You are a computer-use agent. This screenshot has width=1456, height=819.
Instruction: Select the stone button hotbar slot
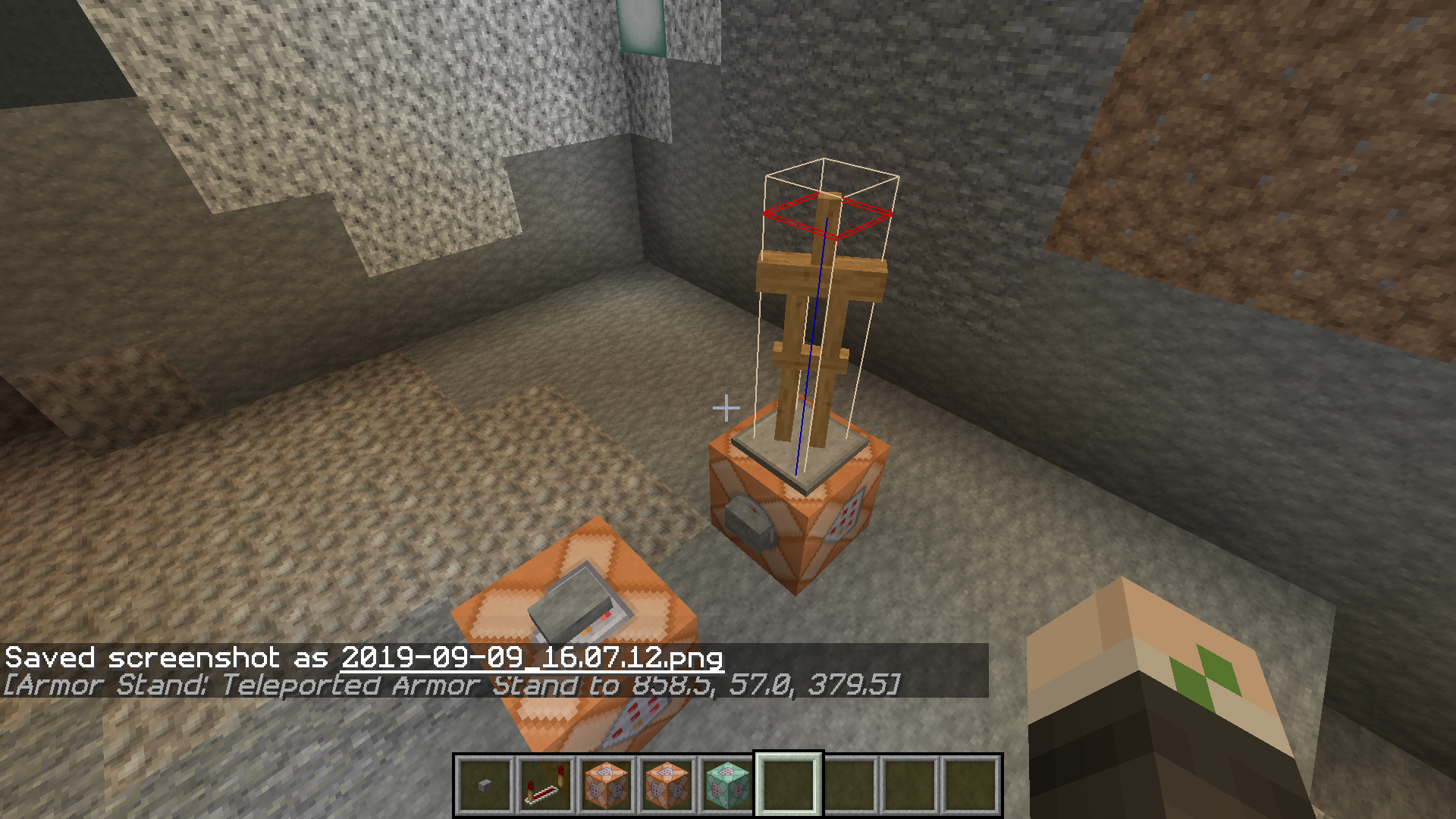coord(485,786)
